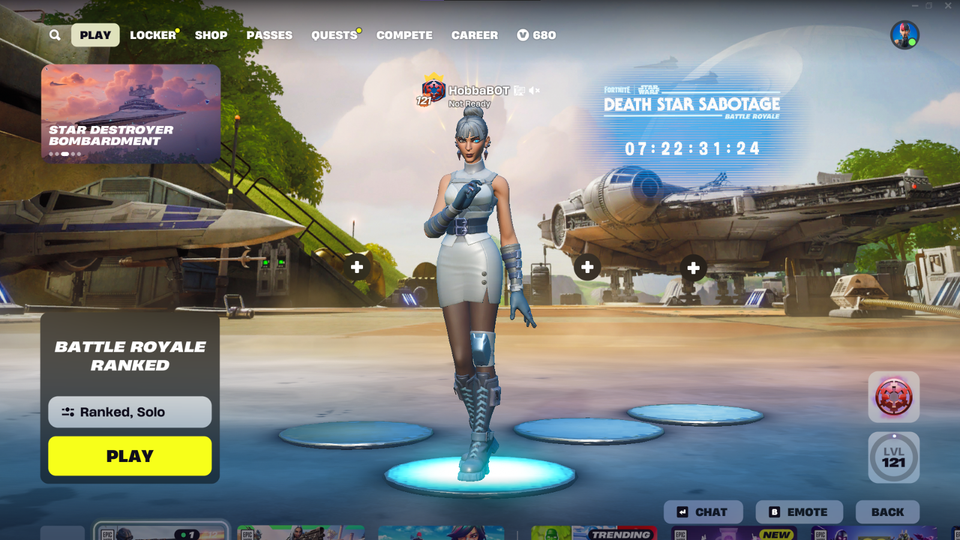Open the Shop tab
The image size is (960, 540).
click(211, 35)
